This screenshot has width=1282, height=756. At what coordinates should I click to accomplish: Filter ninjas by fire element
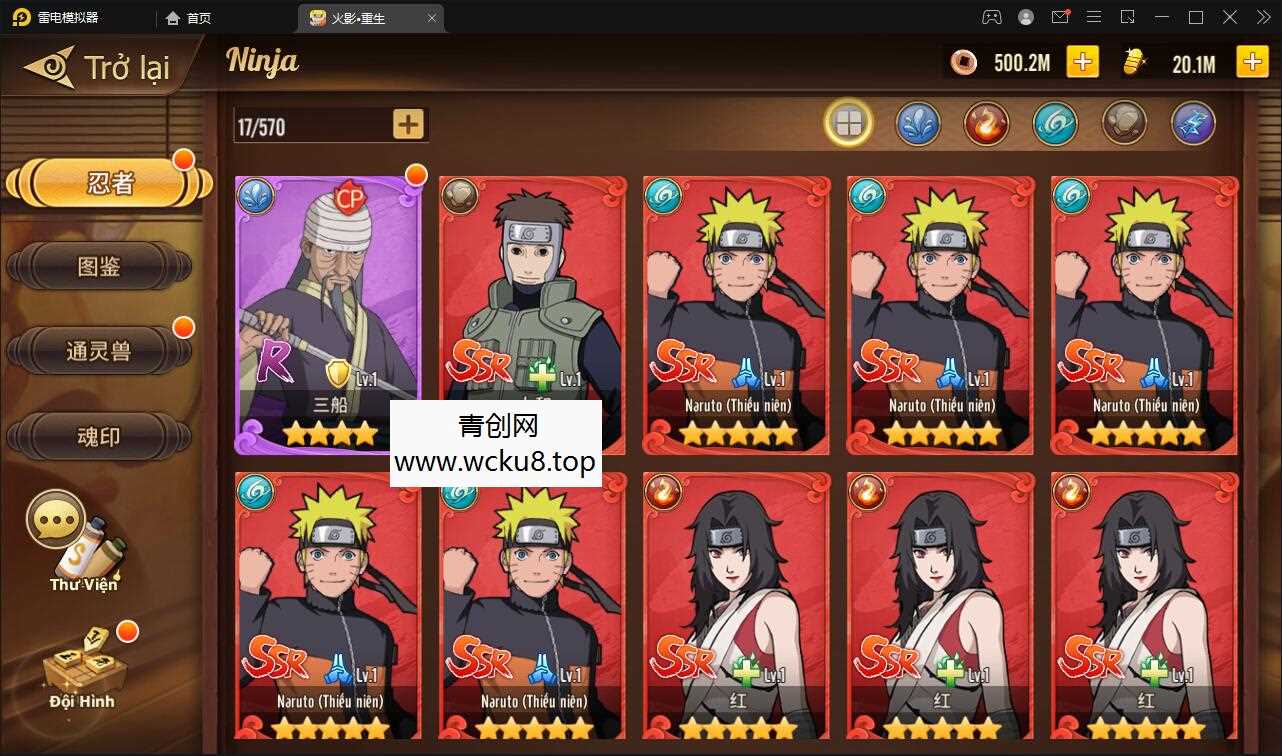click(x=986, y=124)
